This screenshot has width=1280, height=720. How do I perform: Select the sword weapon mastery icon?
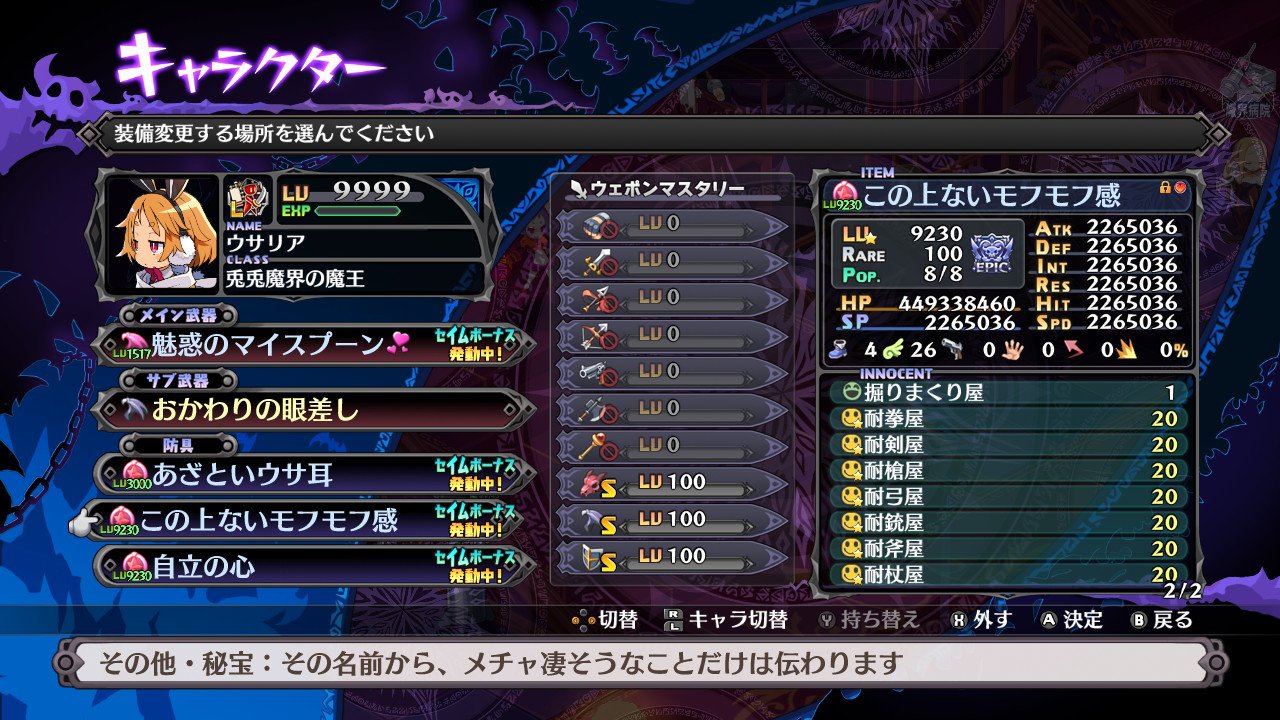pos(596,263)
